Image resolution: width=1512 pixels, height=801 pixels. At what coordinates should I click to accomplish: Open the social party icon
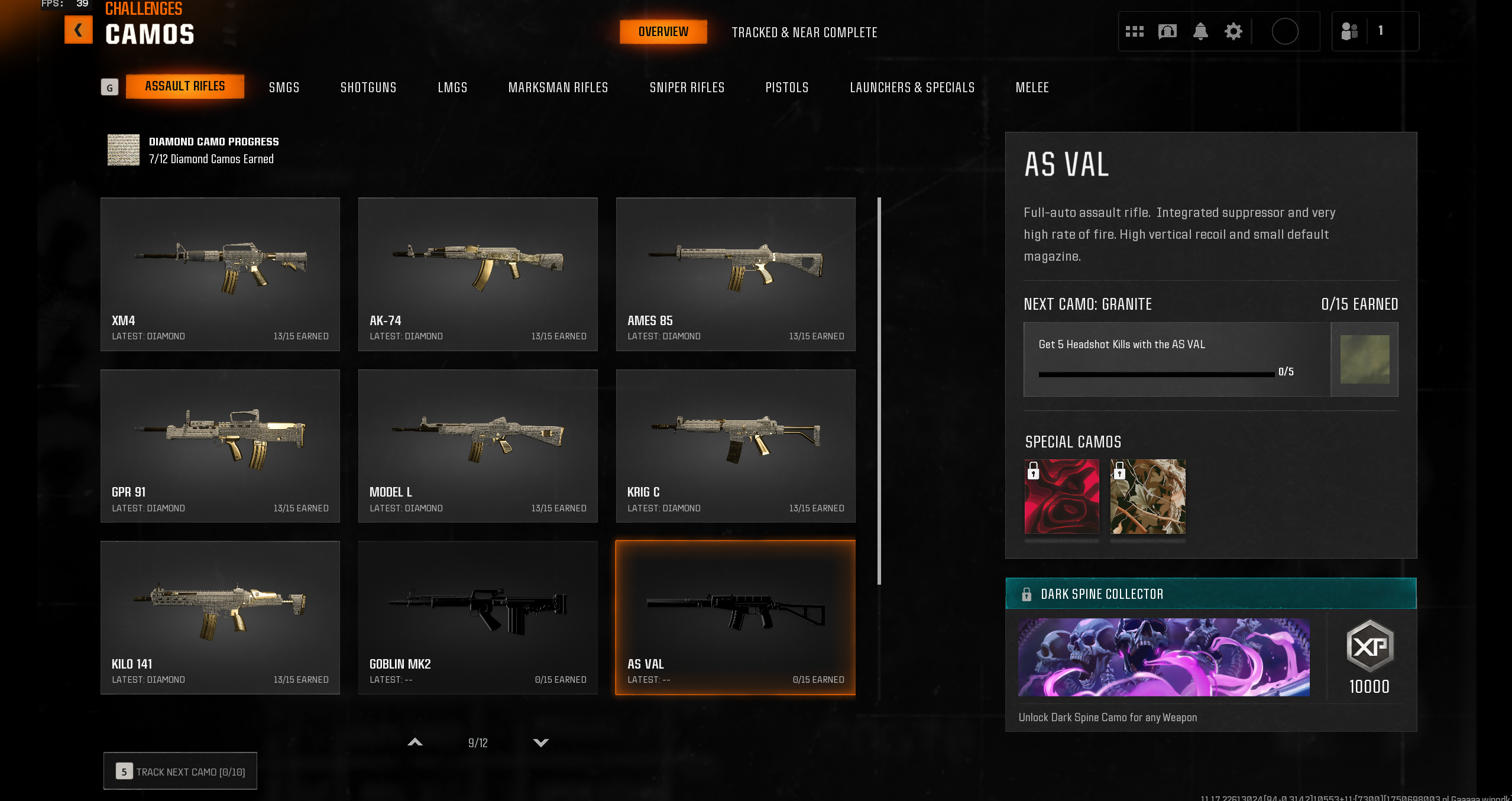click(x=1349, y=31)
